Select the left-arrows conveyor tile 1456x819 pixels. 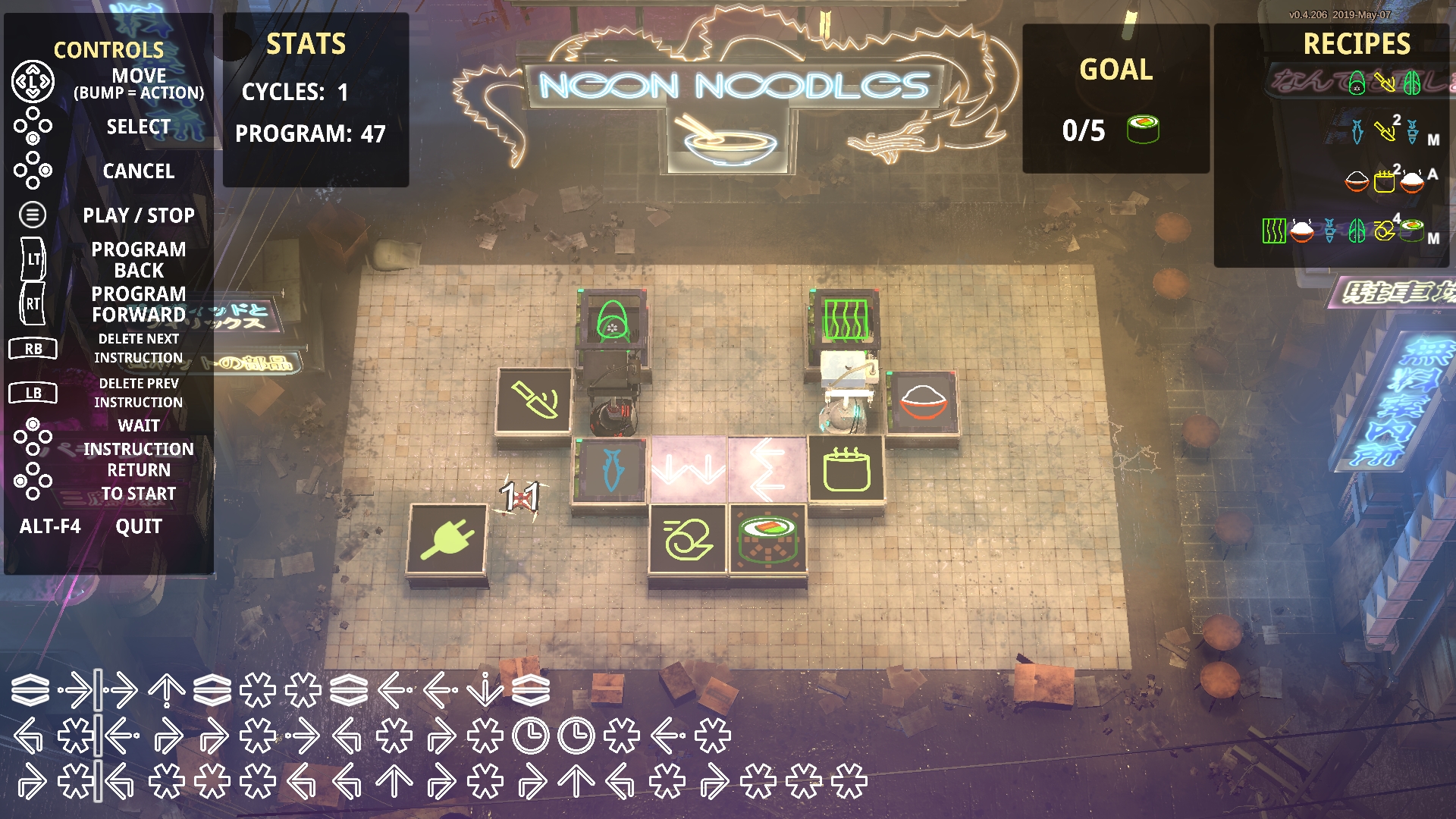coord(767,469)
